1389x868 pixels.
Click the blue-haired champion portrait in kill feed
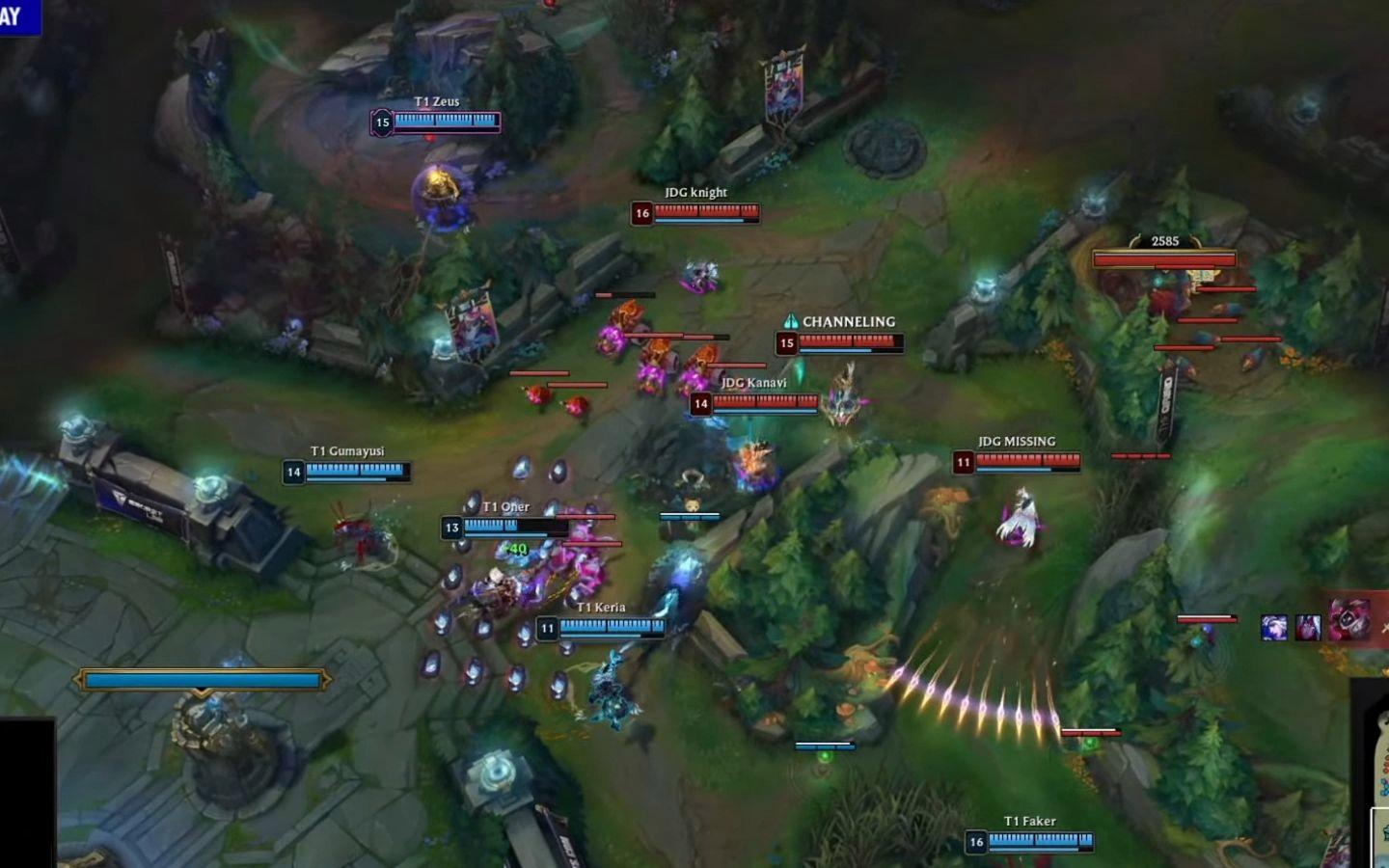(1274, 628)
